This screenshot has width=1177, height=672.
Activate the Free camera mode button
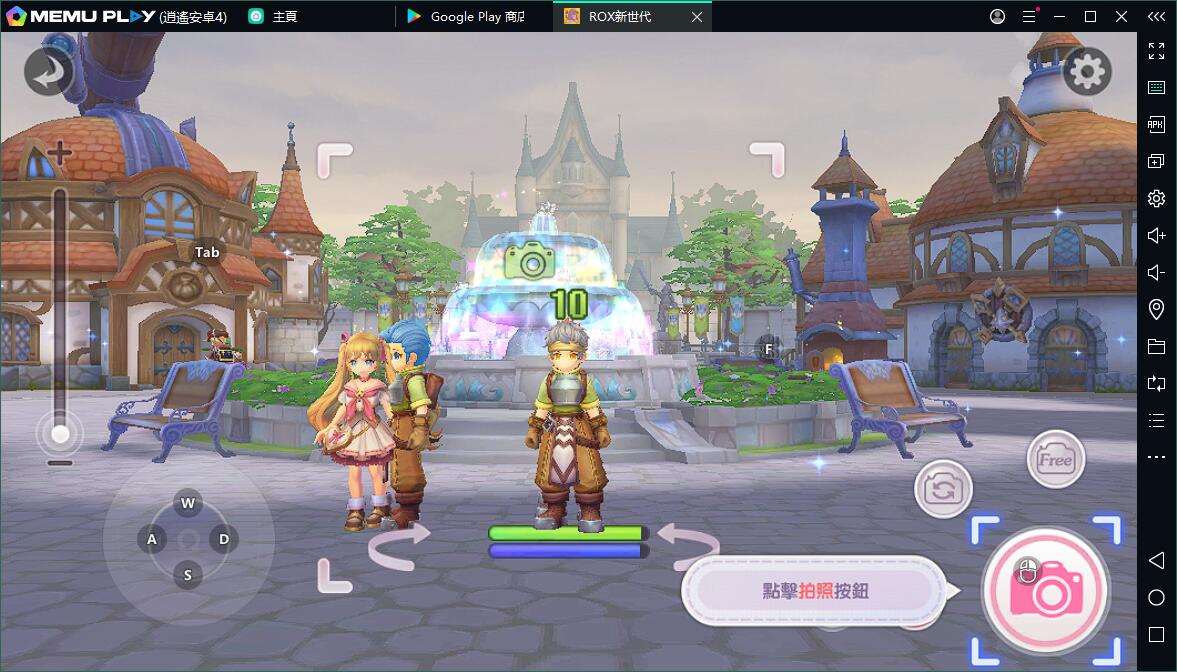pyautogui.click(x=1056, y=460)
